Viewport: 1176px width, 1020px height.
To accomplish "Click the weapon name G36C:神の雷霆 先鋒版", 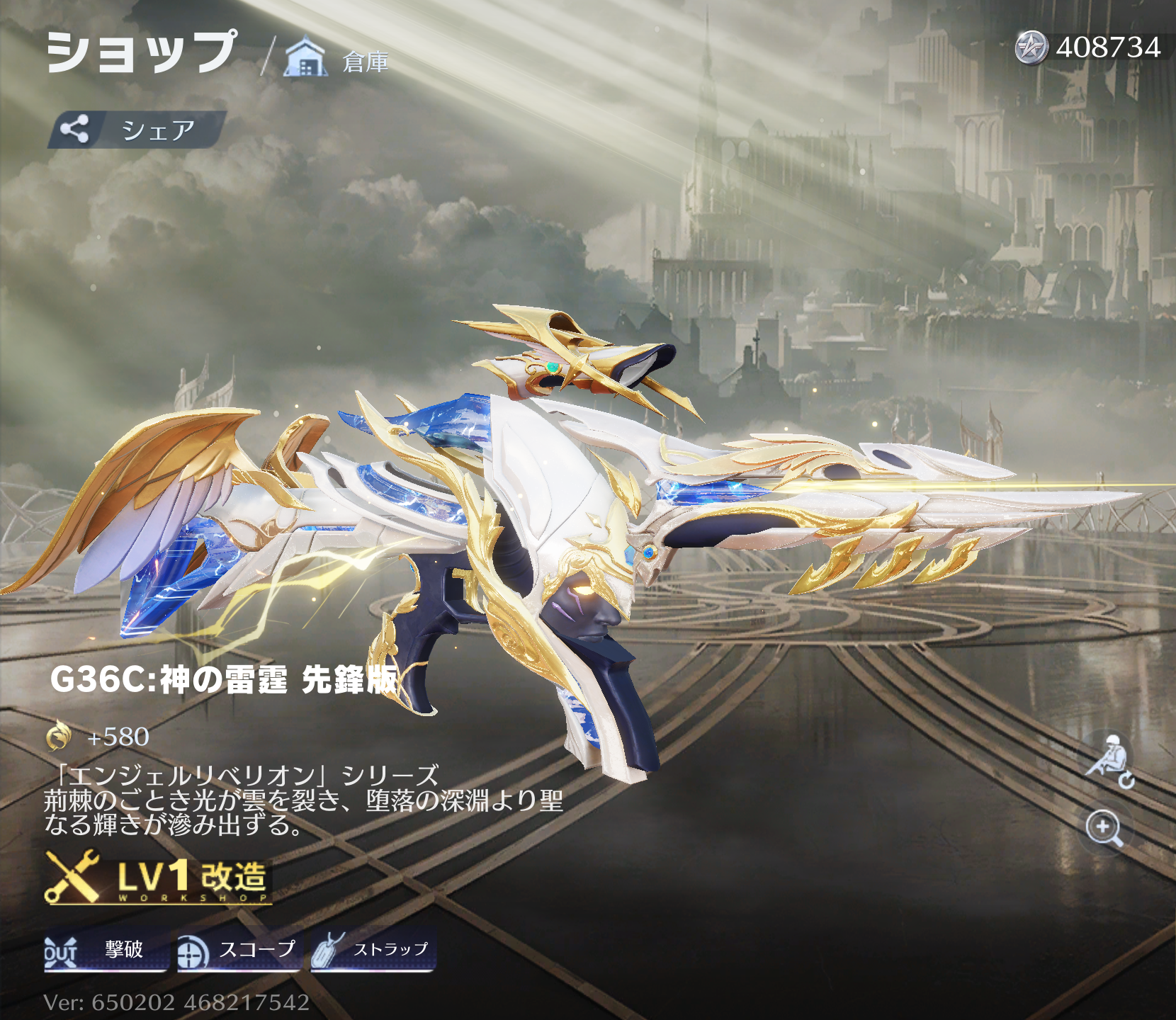I will coord(223,682).
